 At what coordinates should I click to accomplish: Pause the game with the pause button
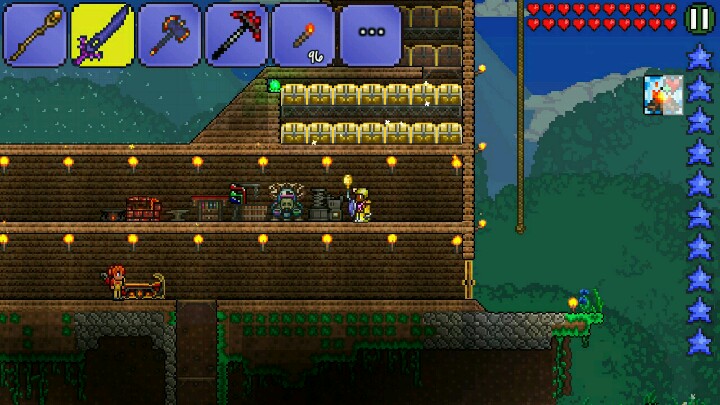[700, 17]
